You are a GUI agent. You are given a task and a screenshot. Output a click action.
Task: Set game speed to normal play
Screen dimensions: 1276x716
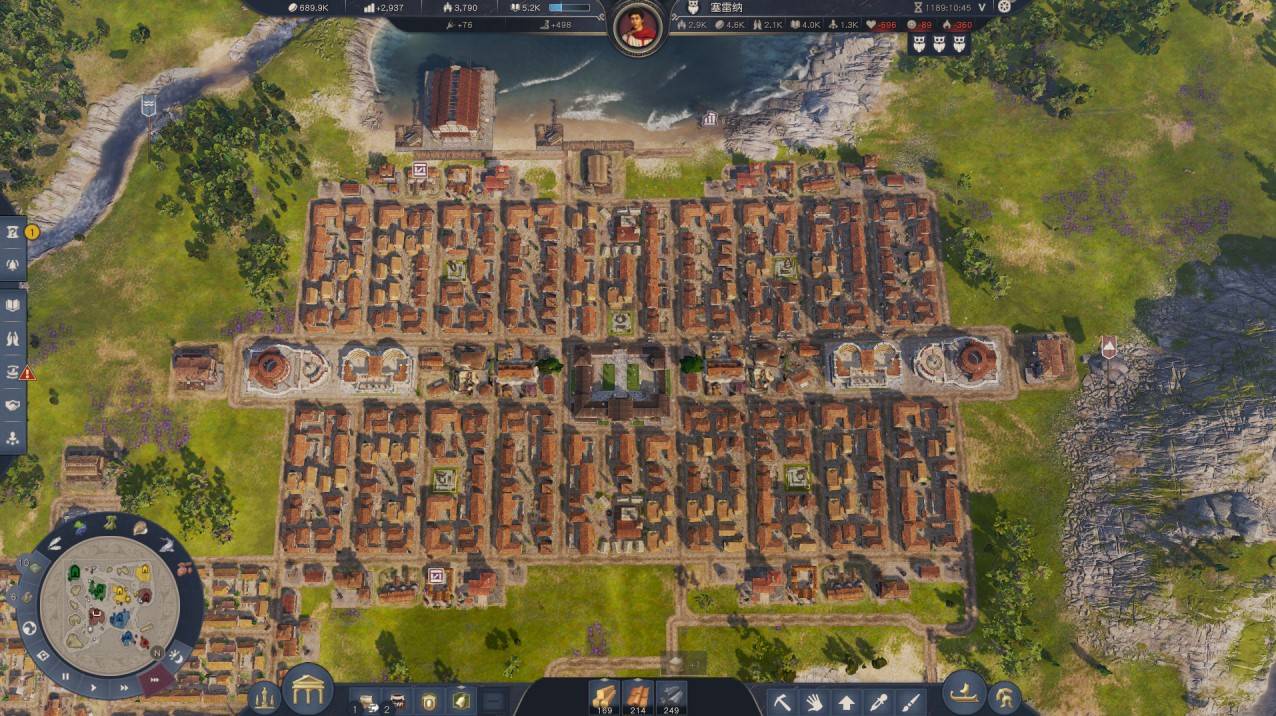coord(93,688)
